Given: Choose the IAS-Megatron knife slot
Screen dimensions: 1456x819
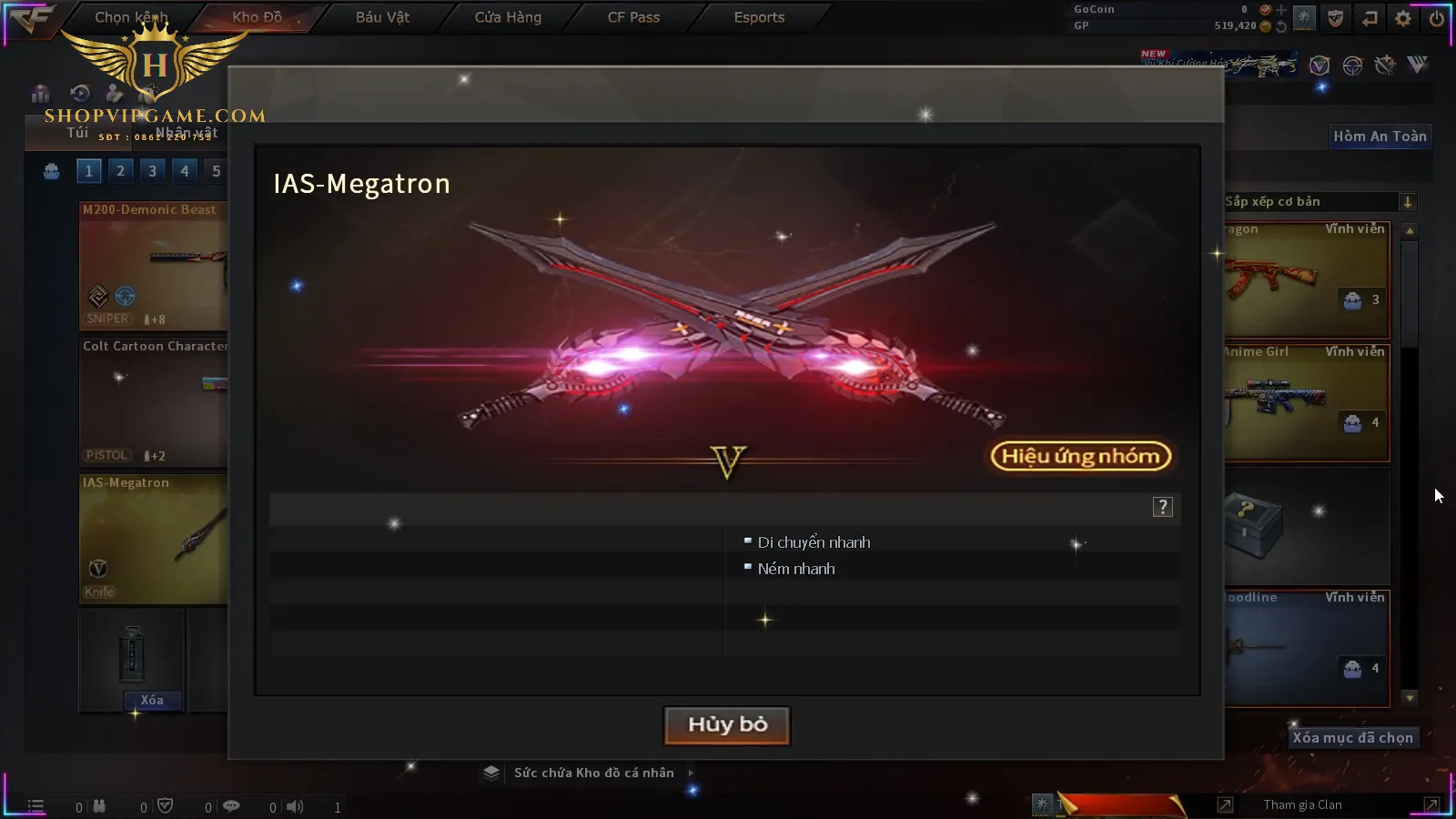Looking at the screenshot, I should click(153, 539).
